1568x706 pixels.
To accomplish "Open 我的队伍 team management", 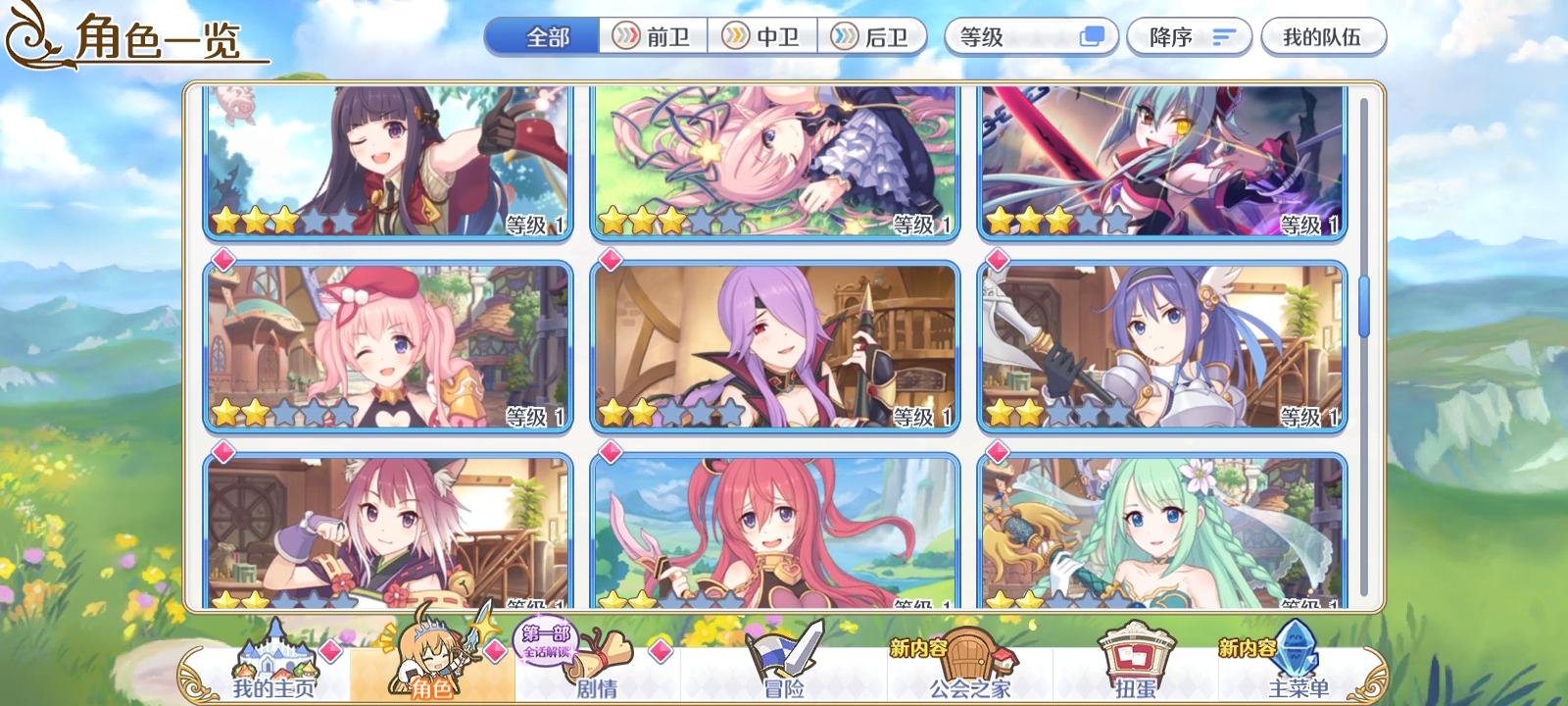I will (x=1320, y=35).
